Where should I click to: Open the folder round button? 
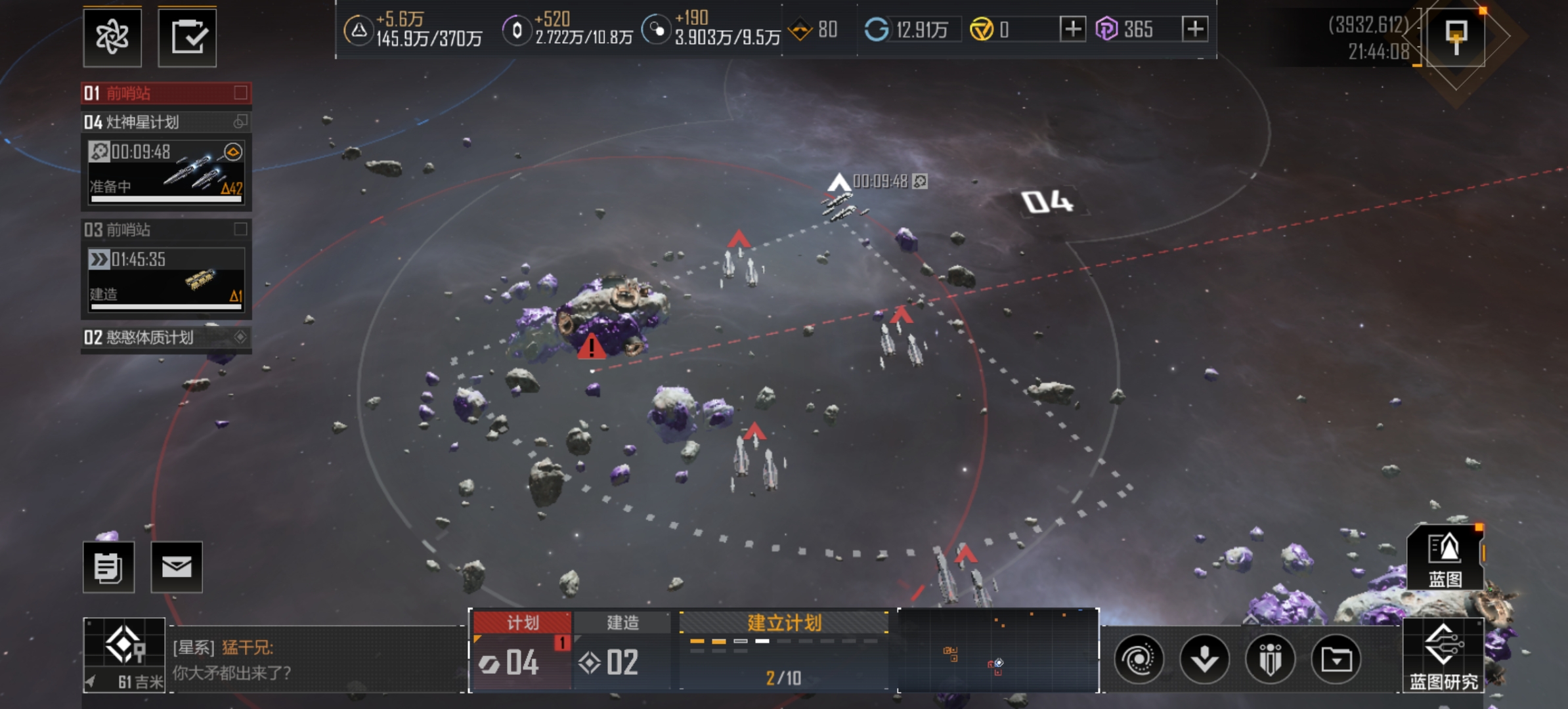click(1336, 659)
